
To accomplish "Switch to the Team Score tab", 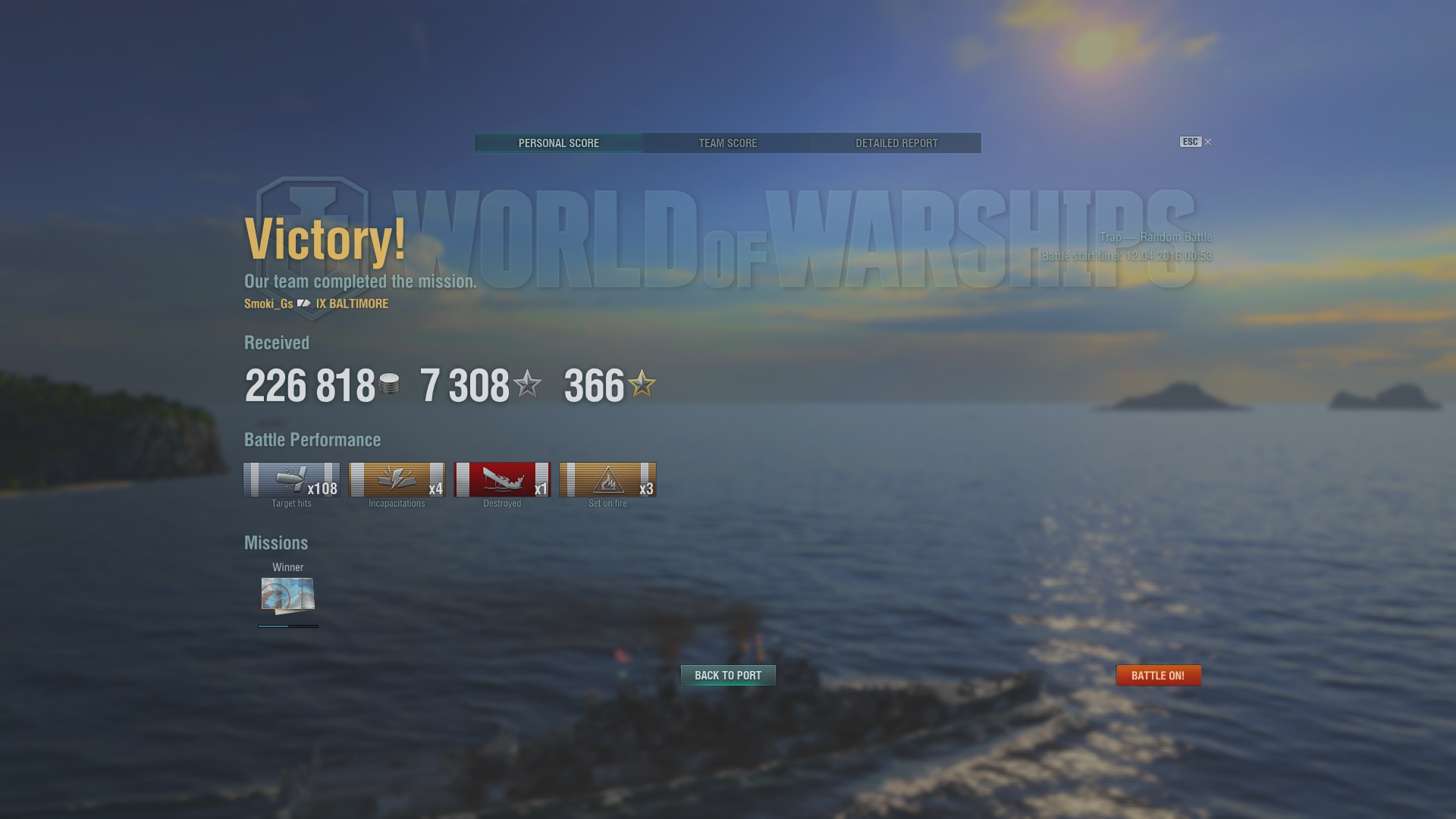I will pyautogui.click(x=727, y=143).
